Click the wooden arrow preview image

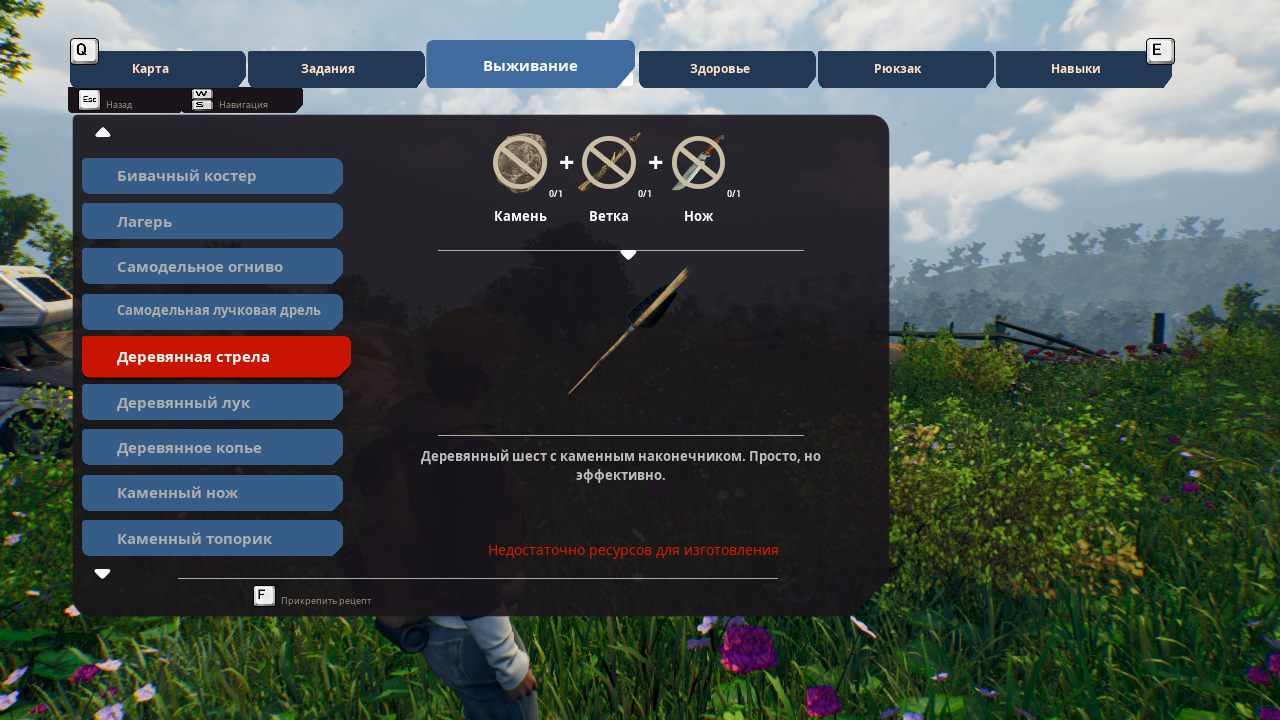point(628,330)
